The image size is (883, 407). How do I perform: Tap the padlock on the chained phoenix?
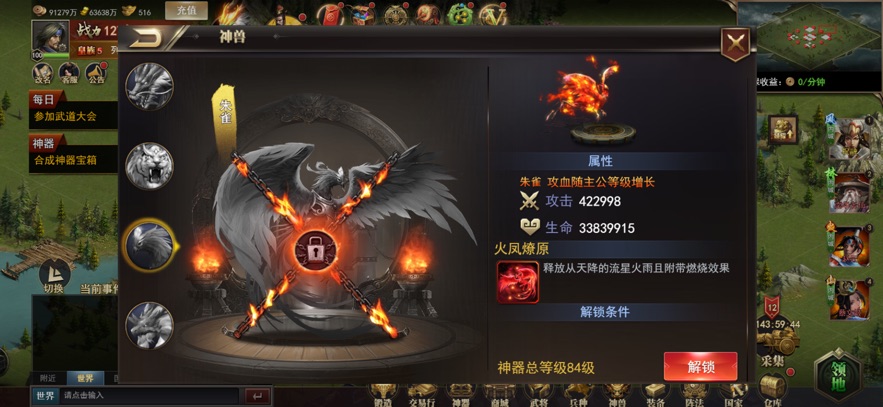click(x=314, y=253)
